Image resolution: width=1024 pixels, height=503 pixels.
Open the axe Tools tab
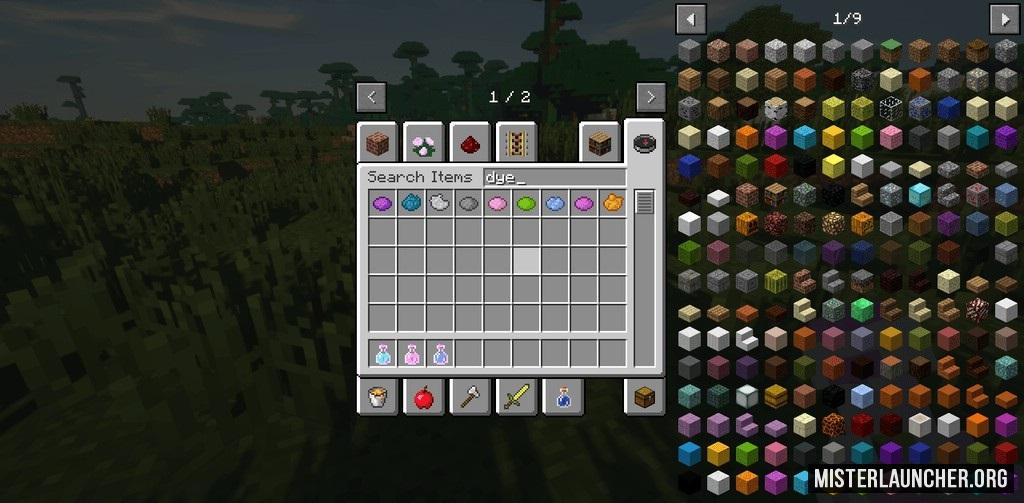coord(470,397)
